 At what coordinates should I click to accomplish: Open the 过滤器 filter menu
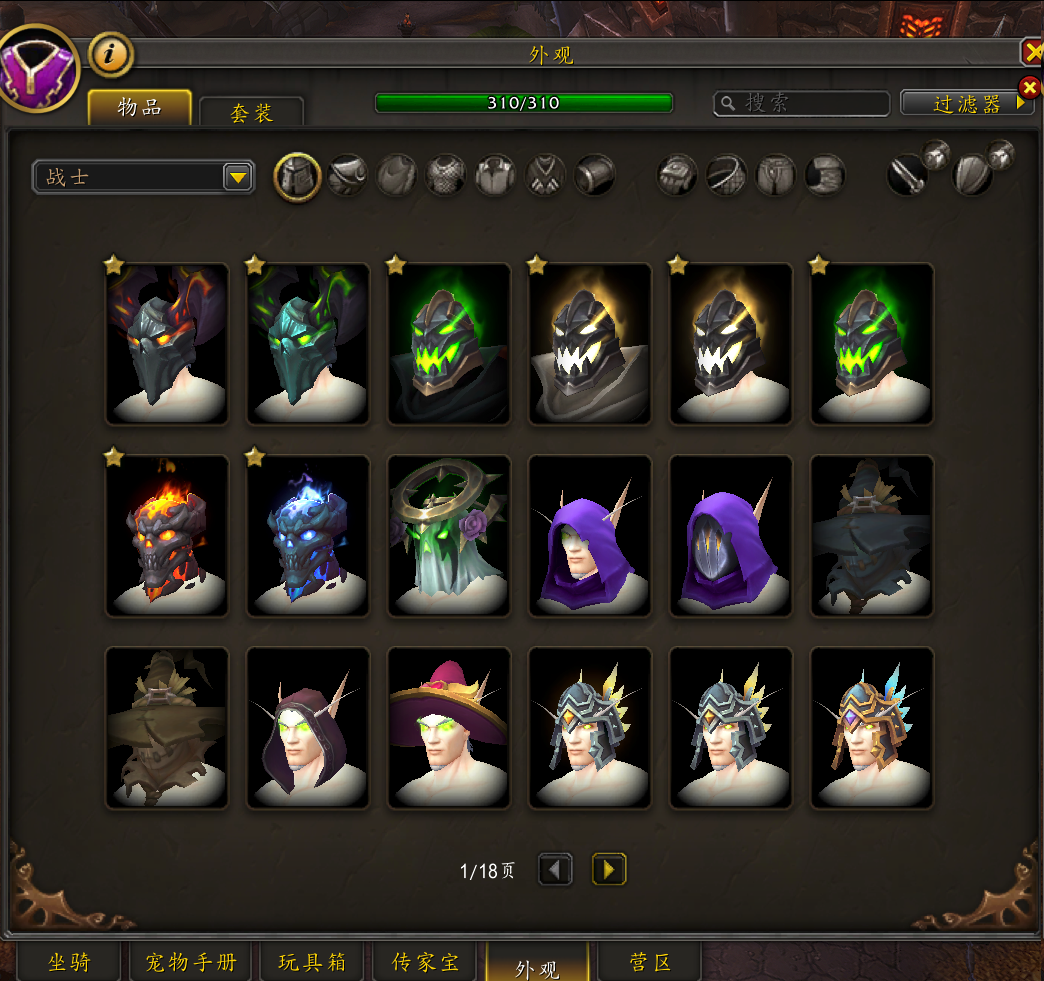click(966, 103)
